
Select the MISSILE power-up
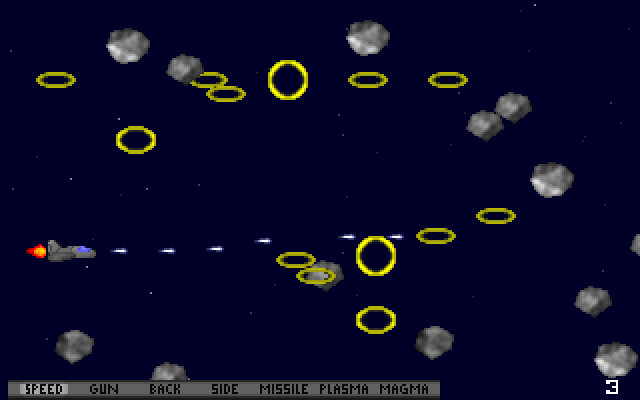click(284, 389)
